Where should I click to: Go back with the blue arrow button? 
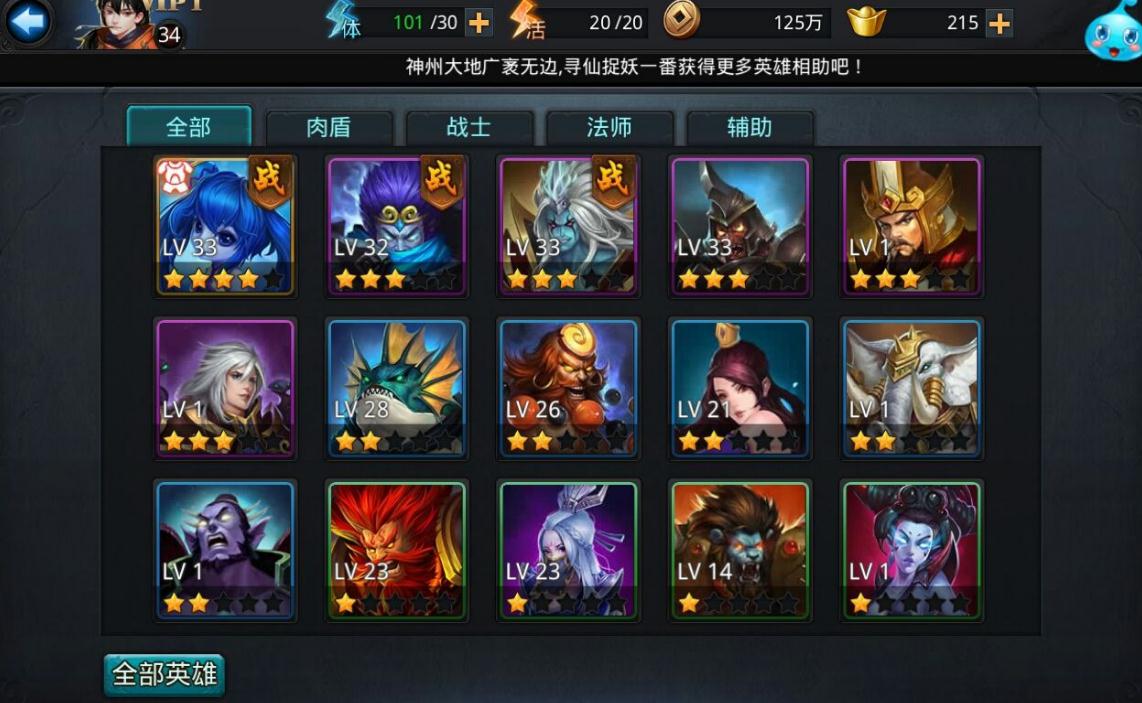click(28, 22)
